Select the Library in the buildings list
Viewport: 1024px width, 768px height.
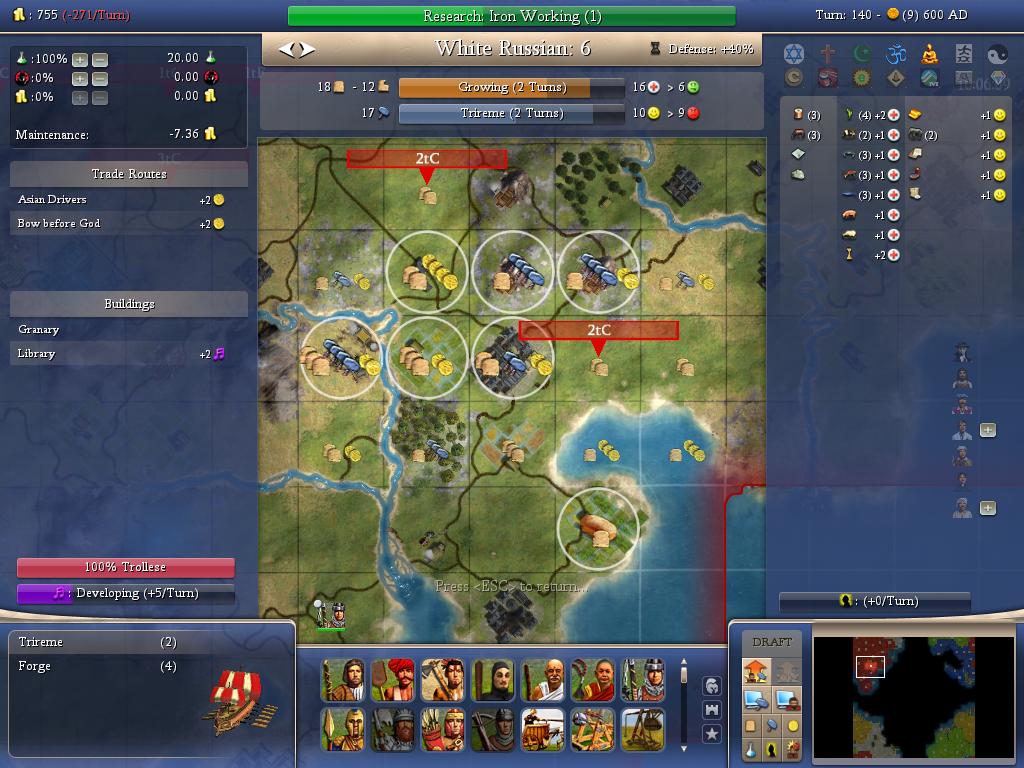pos(37,354)
